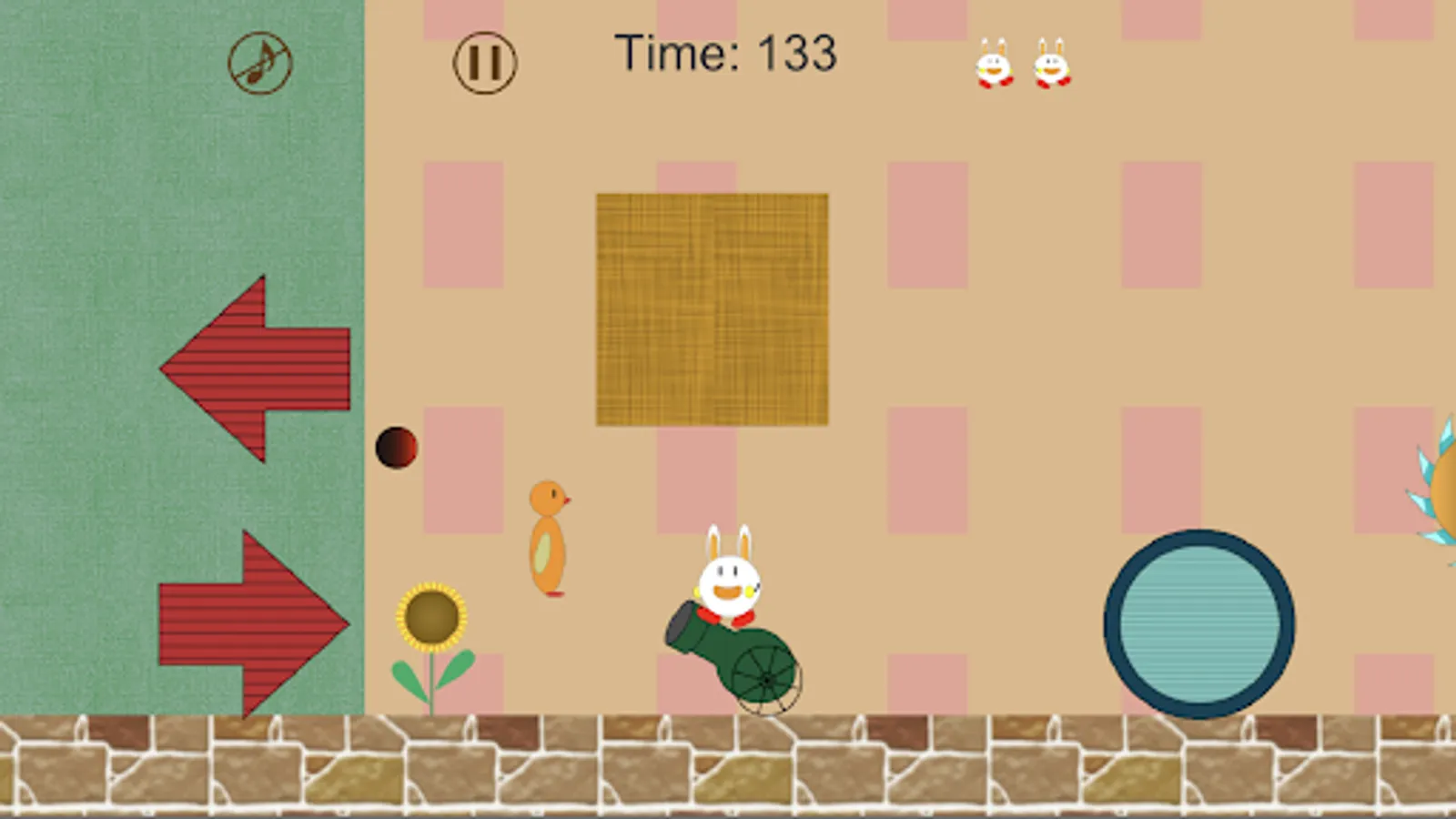Pause the gameplay

pos(483,62)
